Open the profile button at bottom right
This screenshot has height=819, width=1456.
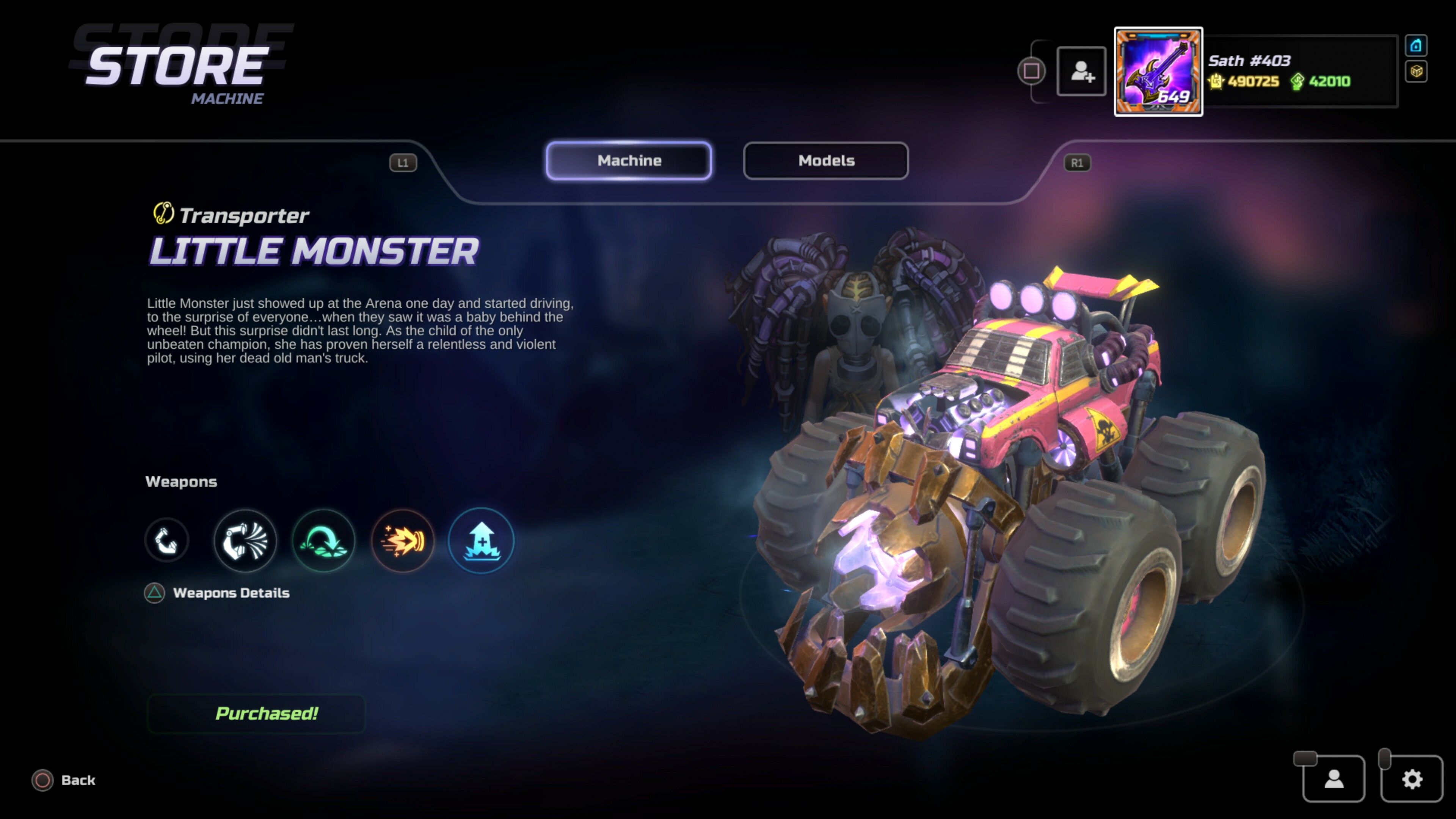(1334, 779)
